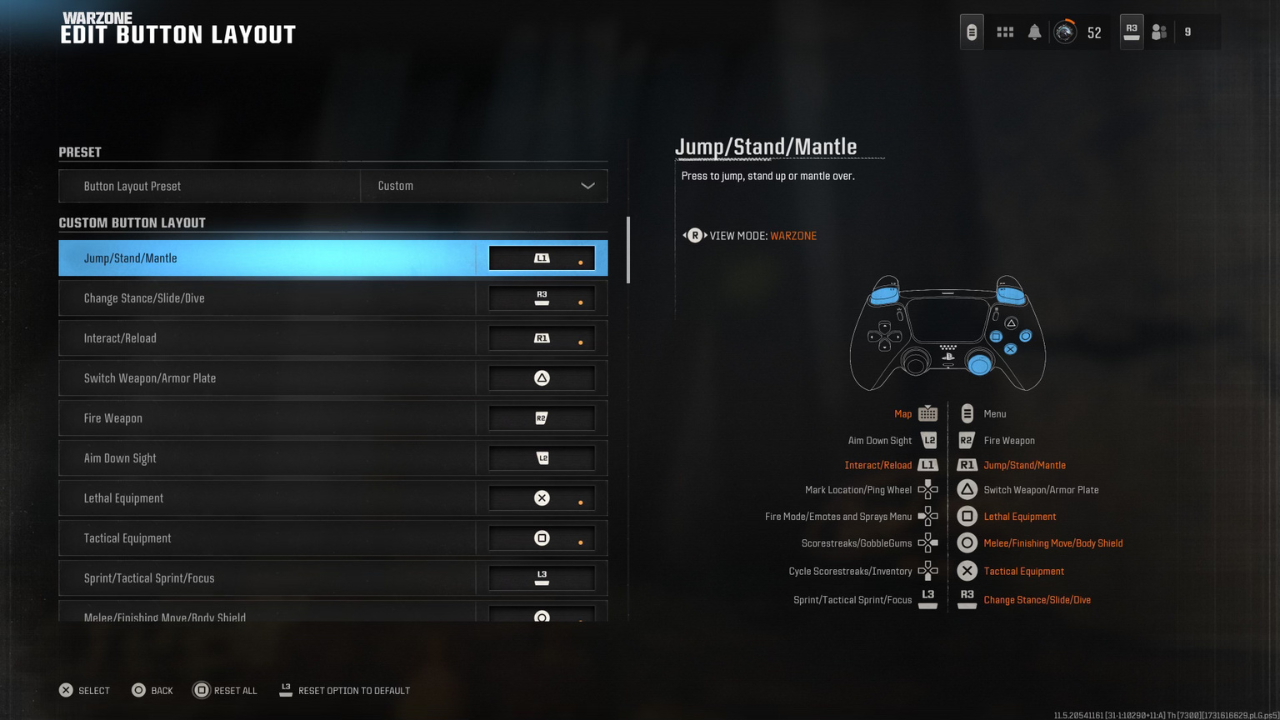Click the Triangle icon for Switch Weapon/Armor Plate
1280x720 pixels.
point(541,377)
